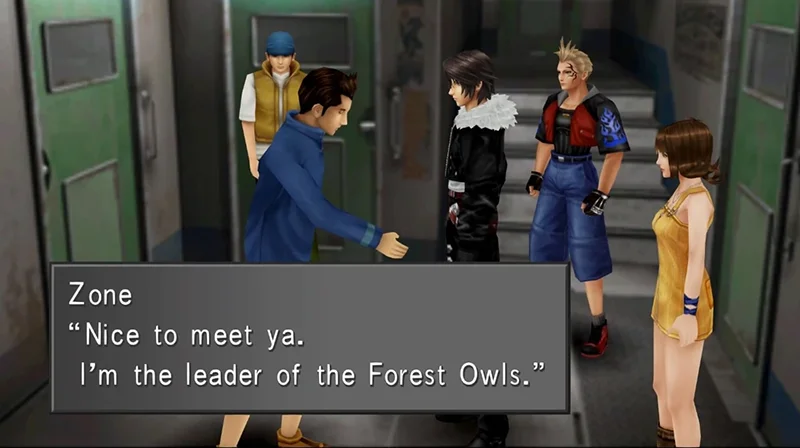Advance Zone's dialogue message box
Screen dimensions: 800x448
pos(310,337)
